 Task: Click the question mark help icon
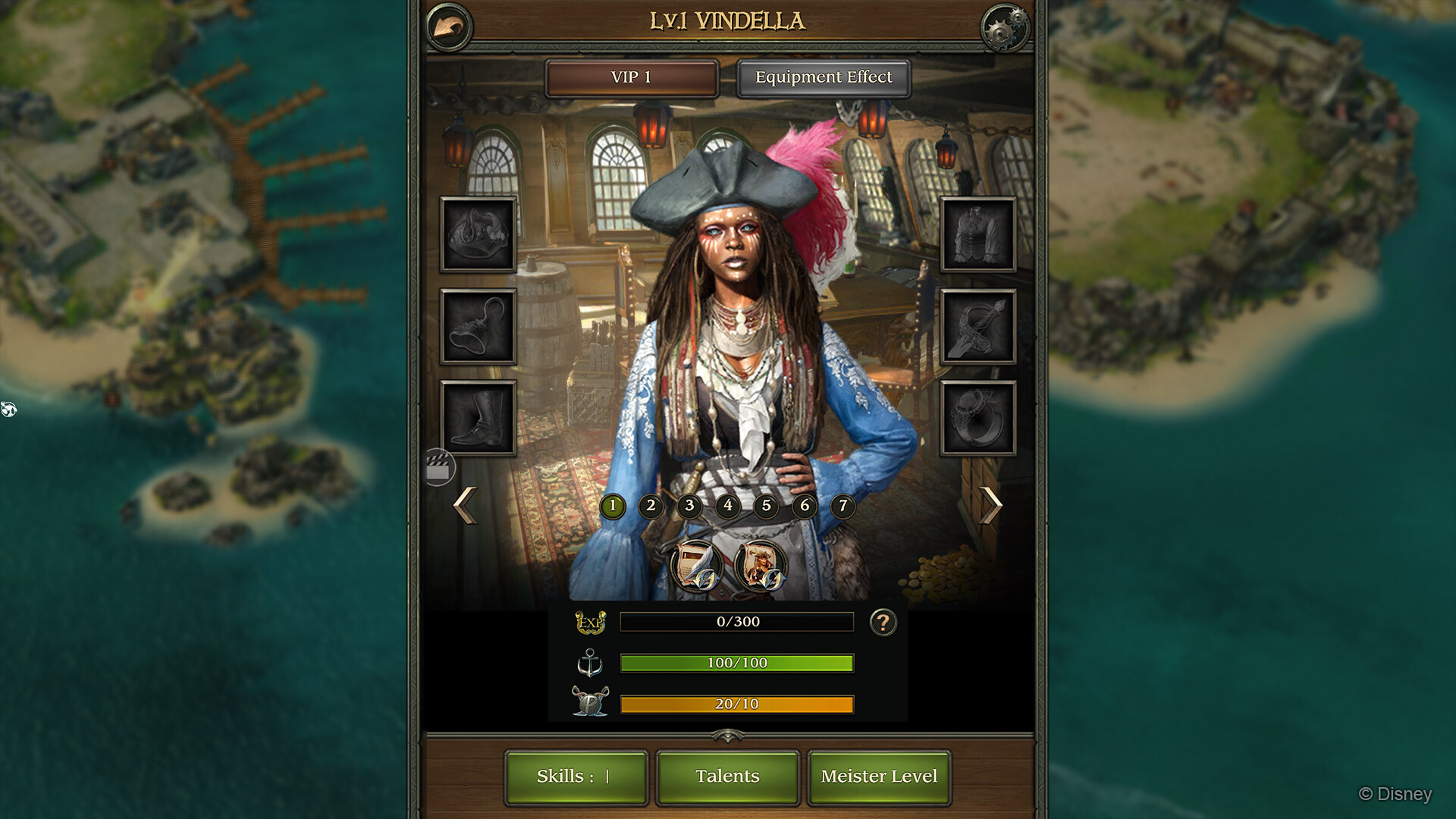click(x=882, y=623)
